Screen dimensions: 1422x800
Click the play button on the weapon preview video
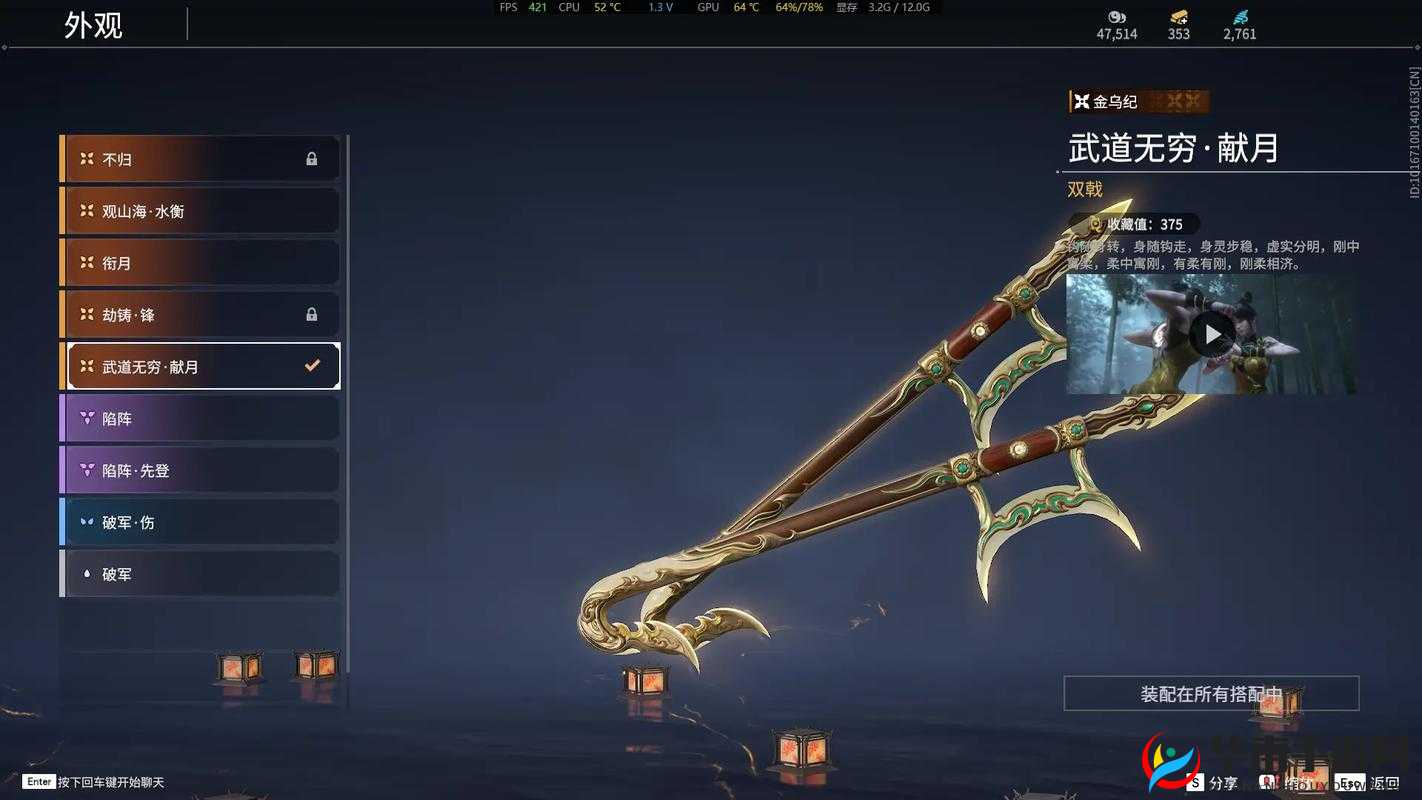[x=1213, y=334]
